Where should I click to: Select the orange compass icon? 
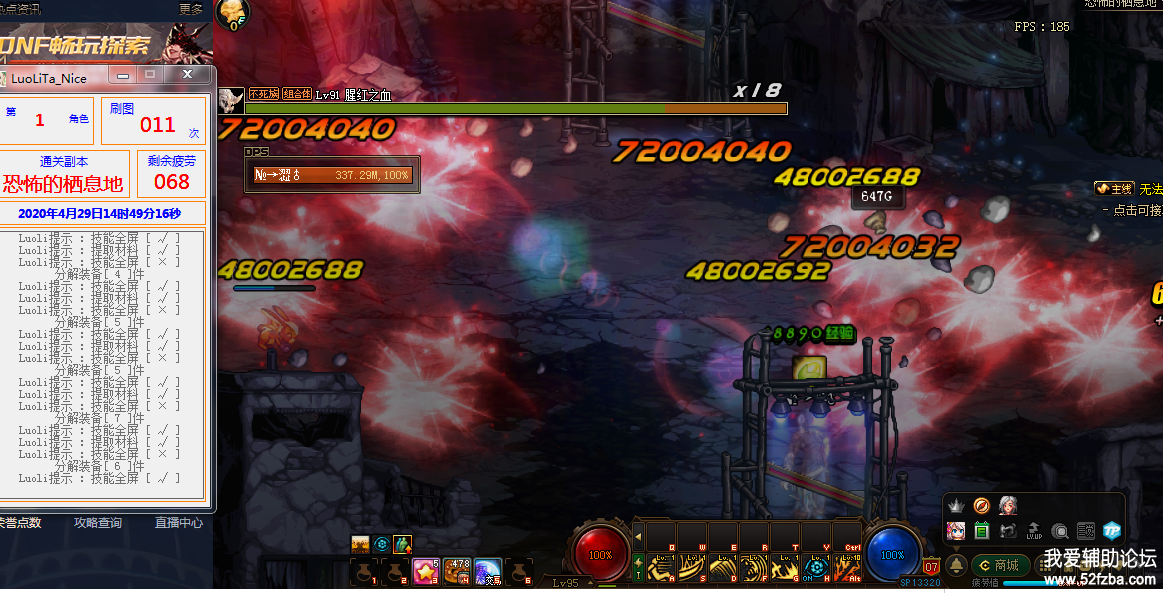tap(982, 506)
